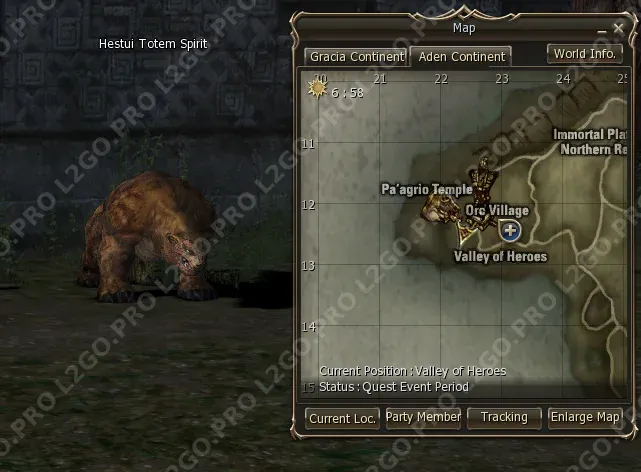641x472 pixels.
Task: Choose the Pa'agrio Temple location icon
Action: tap(436, 207)
